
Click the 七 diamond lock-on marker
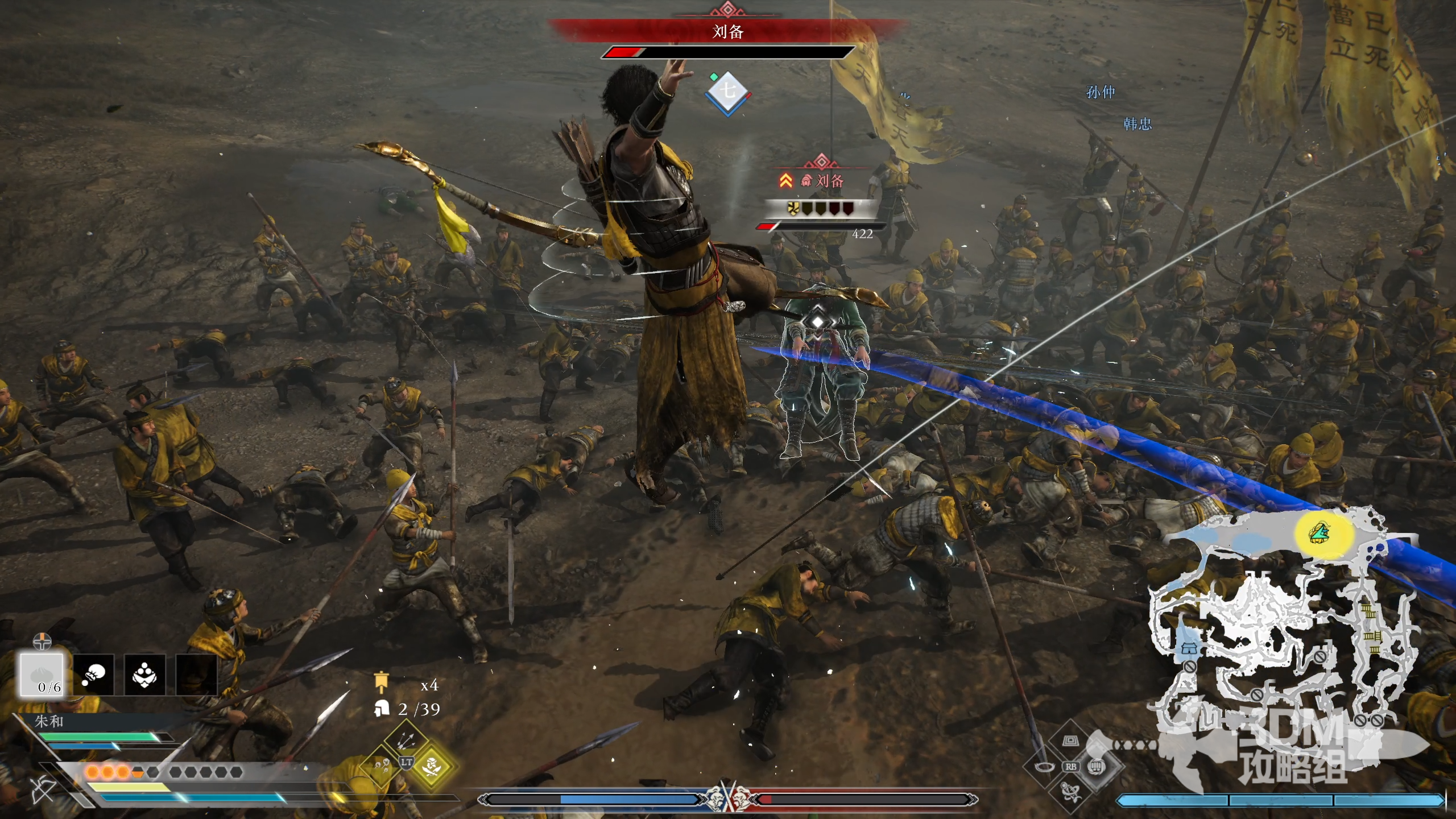(x=727, y=92)
